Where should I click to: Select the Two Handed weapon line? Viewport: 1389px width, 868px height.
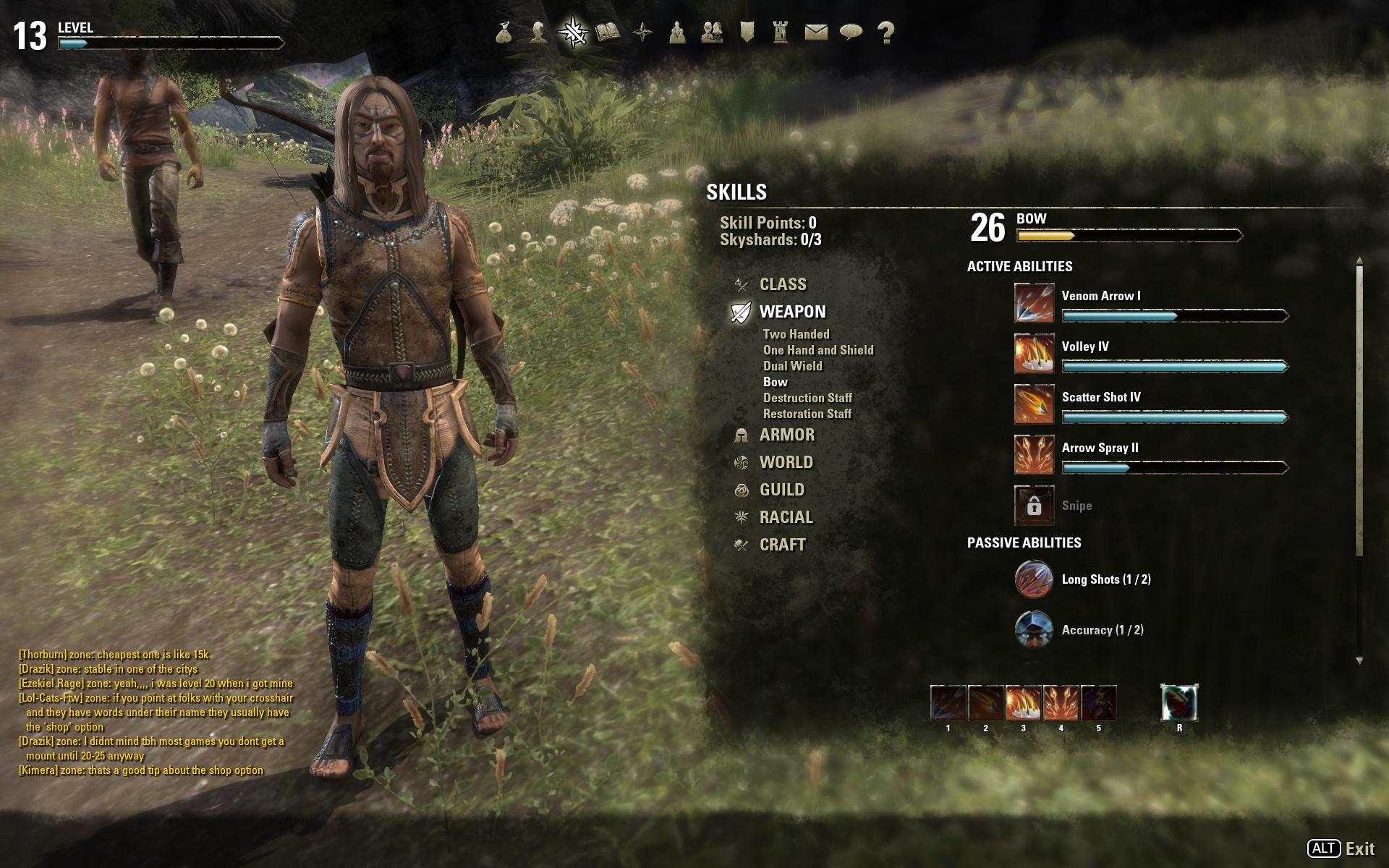(796, 334)
